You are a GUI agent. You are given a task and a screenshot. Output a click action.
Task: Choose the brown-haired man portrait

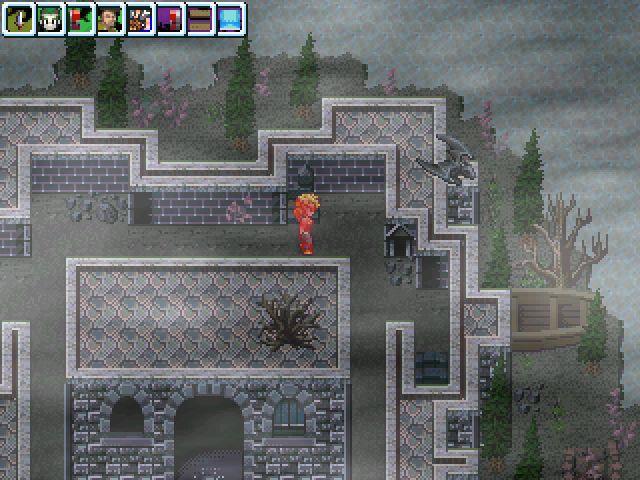click(x=109, y=18)
